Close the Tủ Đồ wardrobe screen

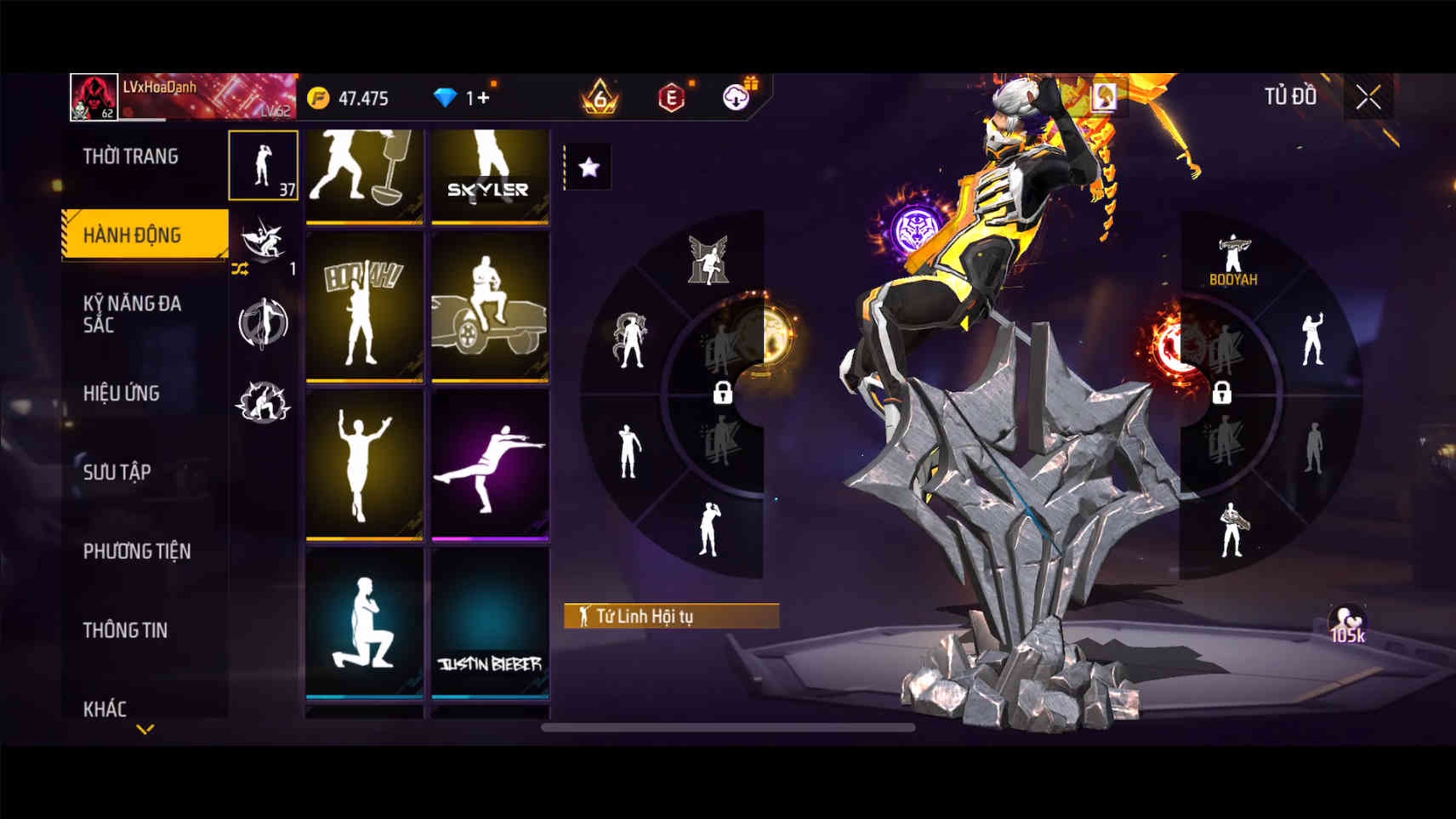(x=1368, y=98)
